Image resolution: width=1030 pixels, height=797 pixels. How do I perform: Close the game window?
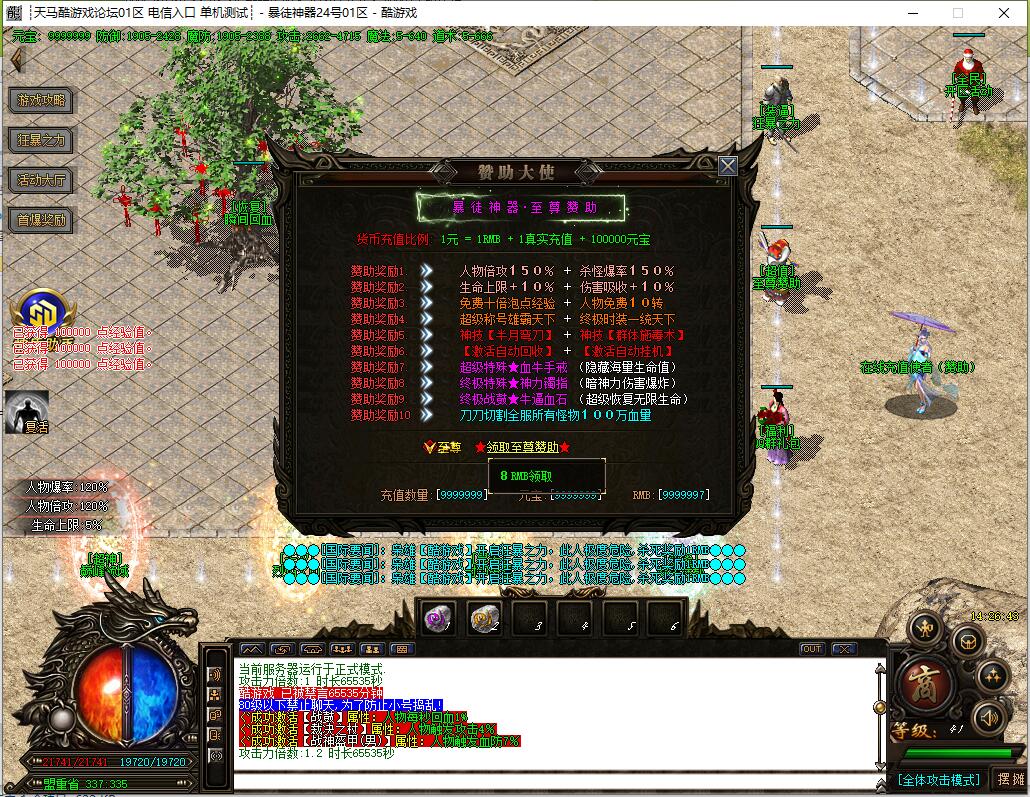pyautogui.click(x=1004, y=13)
